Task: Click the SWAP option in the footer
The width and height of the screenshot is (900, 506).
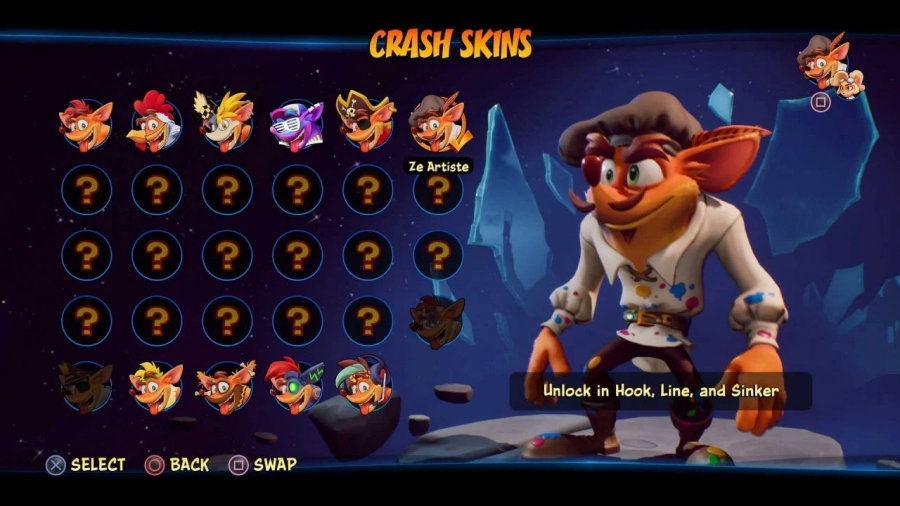Action: pyautogui.click(x=263, y=465)
